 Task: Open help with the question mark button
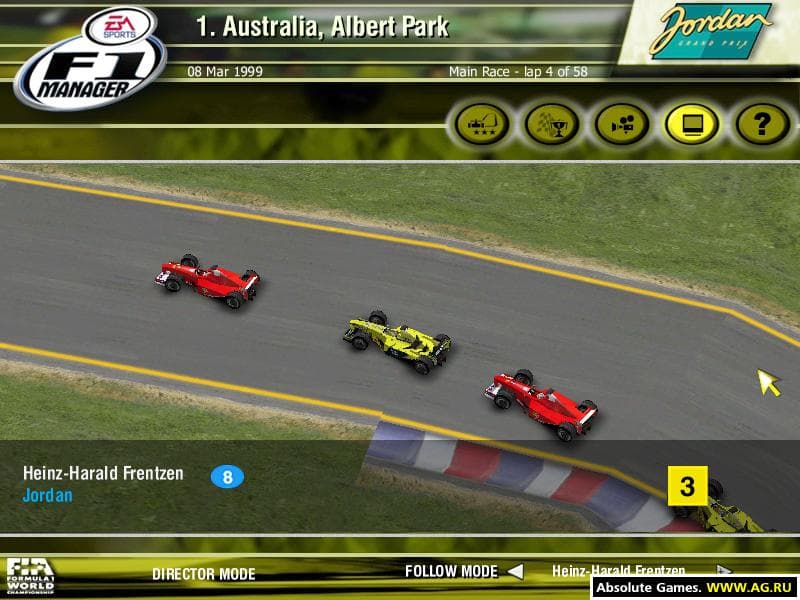tap(762, 125)
